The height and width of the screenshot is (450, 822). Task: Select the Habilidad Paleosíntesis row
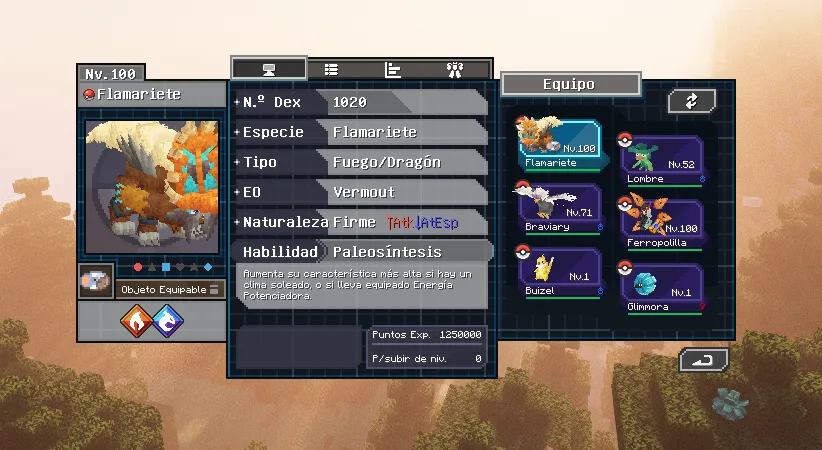(360, 252)
